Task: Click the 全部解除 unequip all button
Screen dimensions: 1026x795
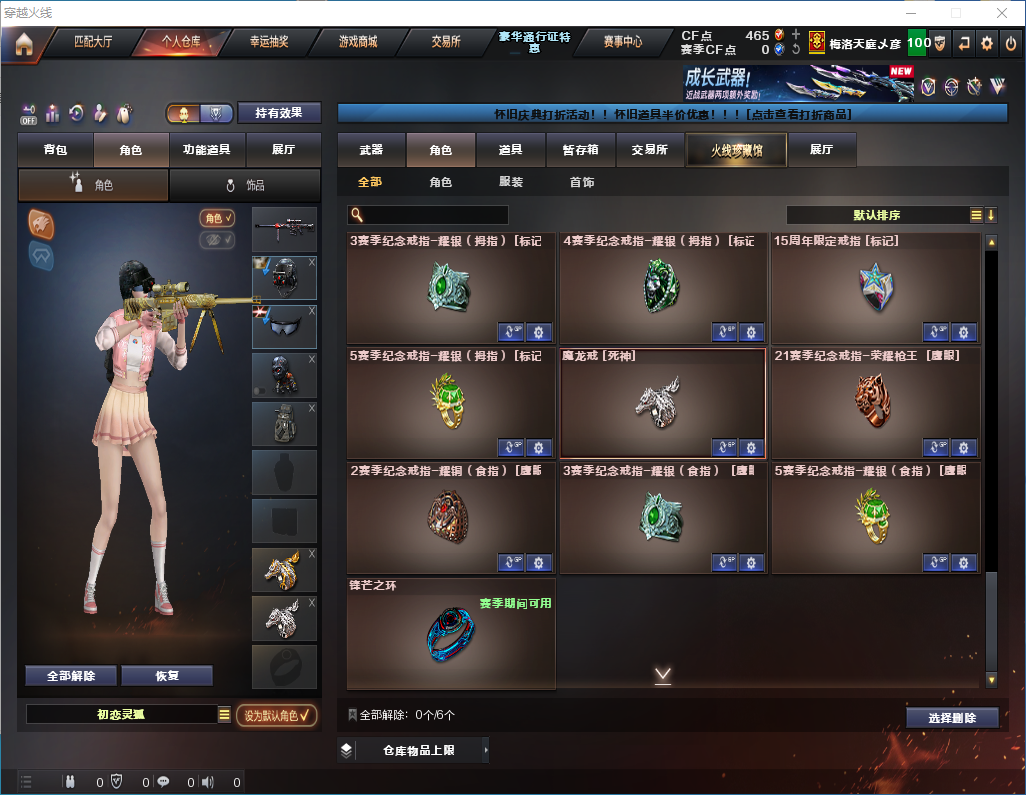Action: 71,676
